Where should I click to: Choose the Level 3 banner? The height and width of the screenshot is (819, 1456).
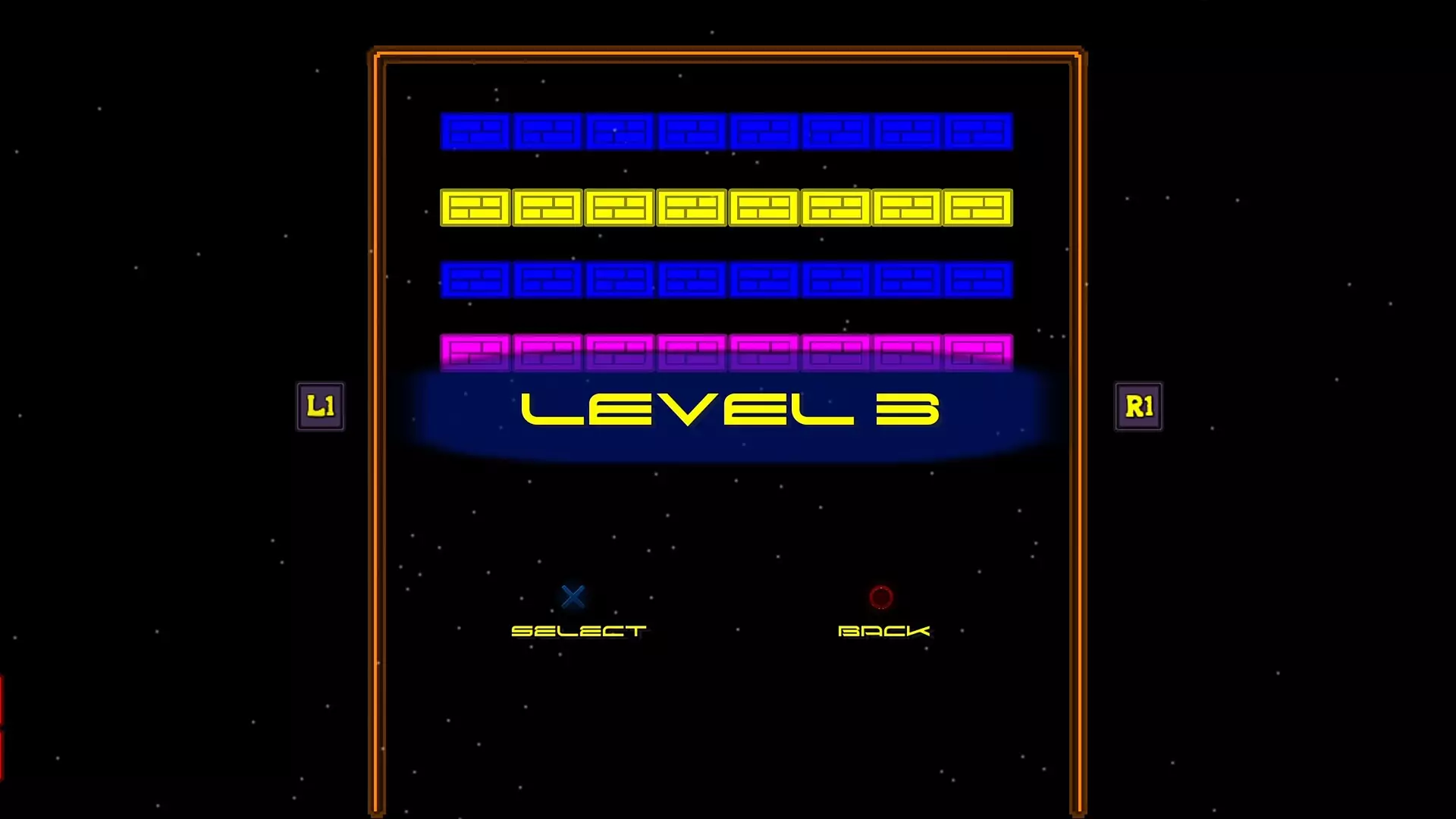730,410
